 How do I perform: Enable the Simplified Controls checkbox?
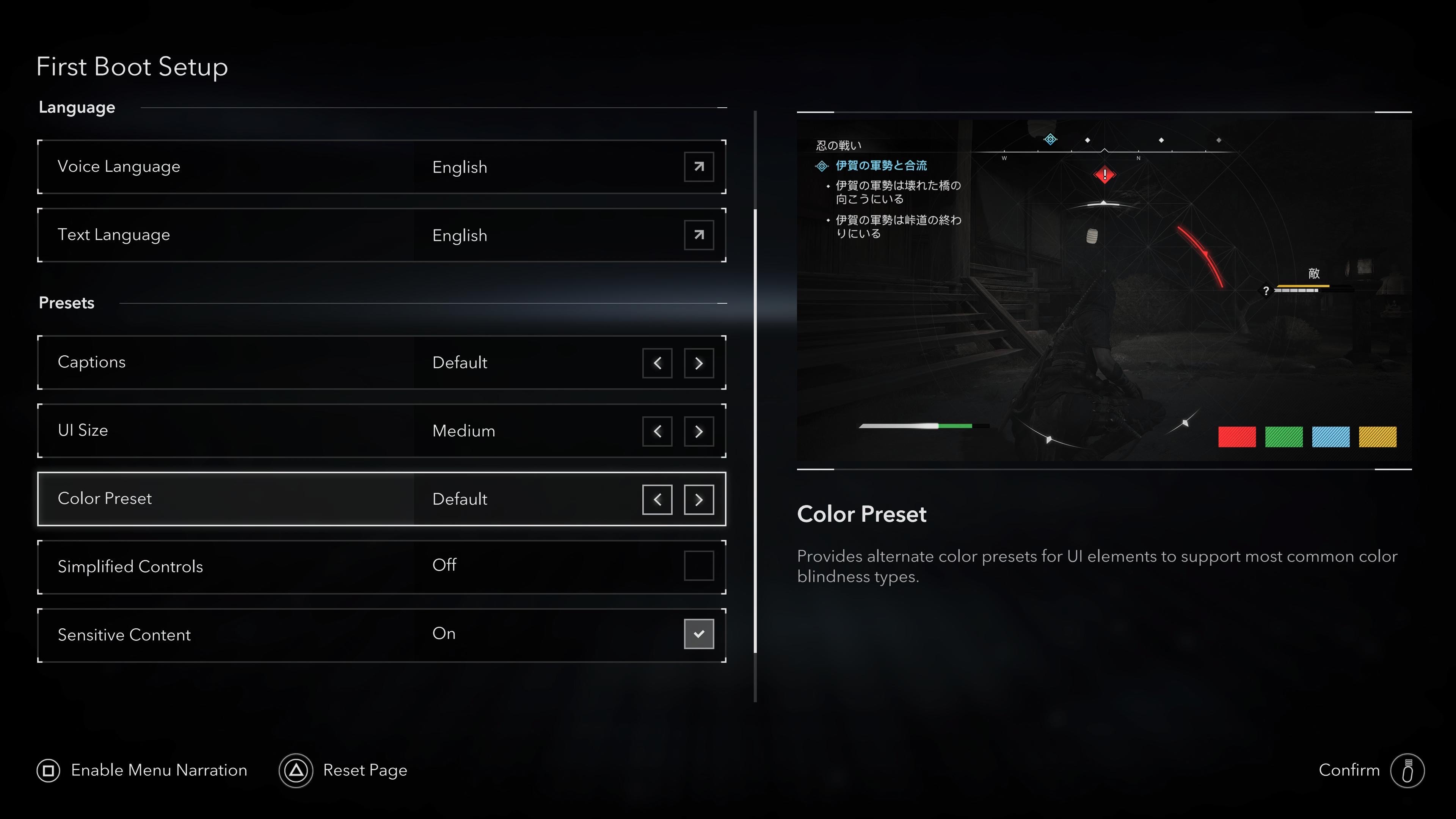point(698,566)
